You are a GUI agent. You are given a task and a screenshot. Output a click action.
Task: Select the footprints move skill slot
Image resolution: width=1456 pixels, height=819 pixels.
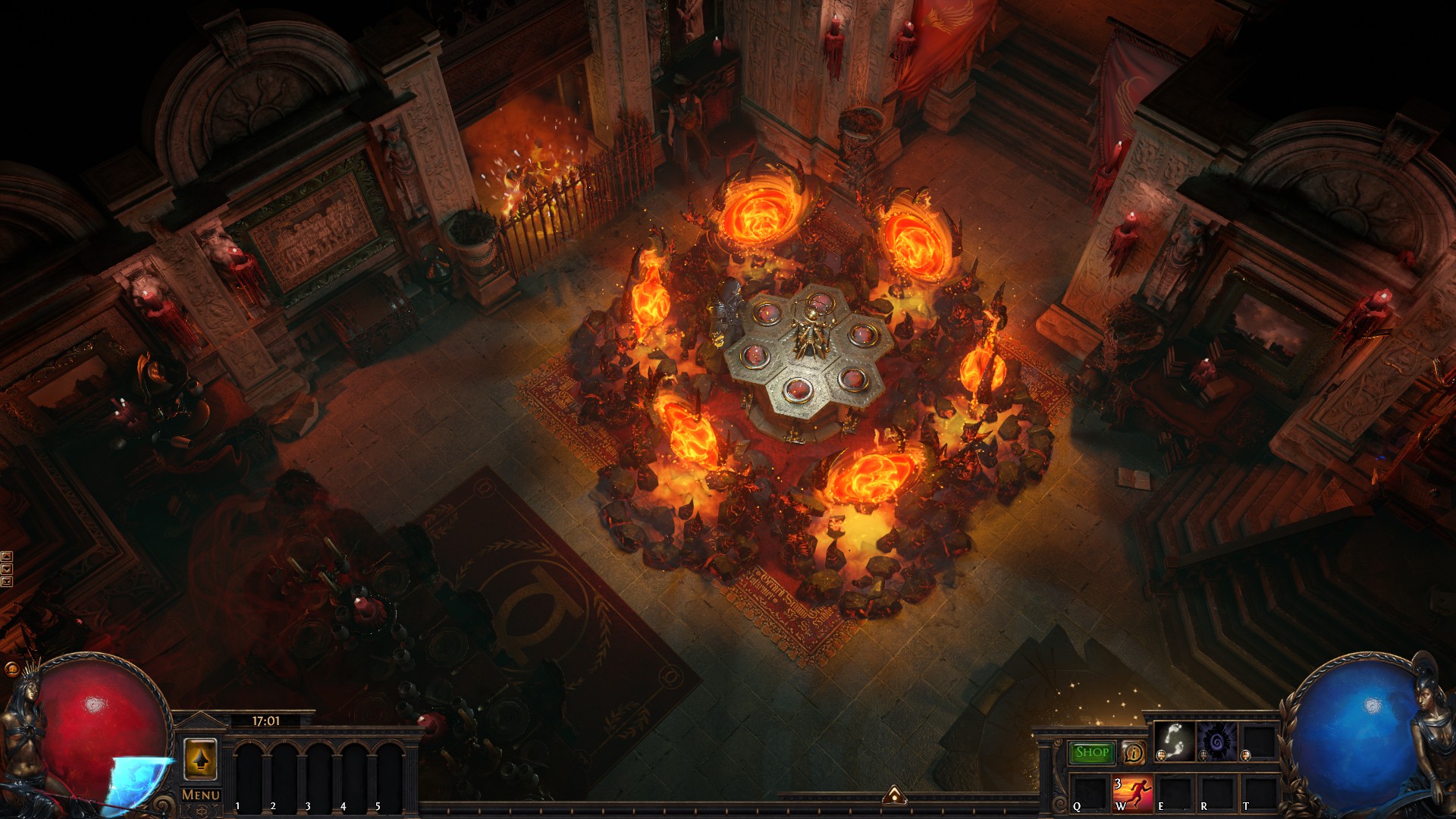[1173, 740]
